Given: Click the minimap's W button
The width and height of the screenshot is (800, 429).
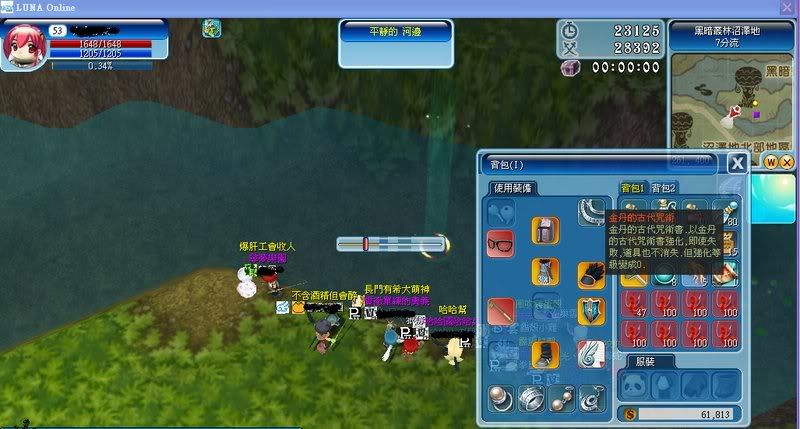Looking at the screenshot, I should 772,162.
